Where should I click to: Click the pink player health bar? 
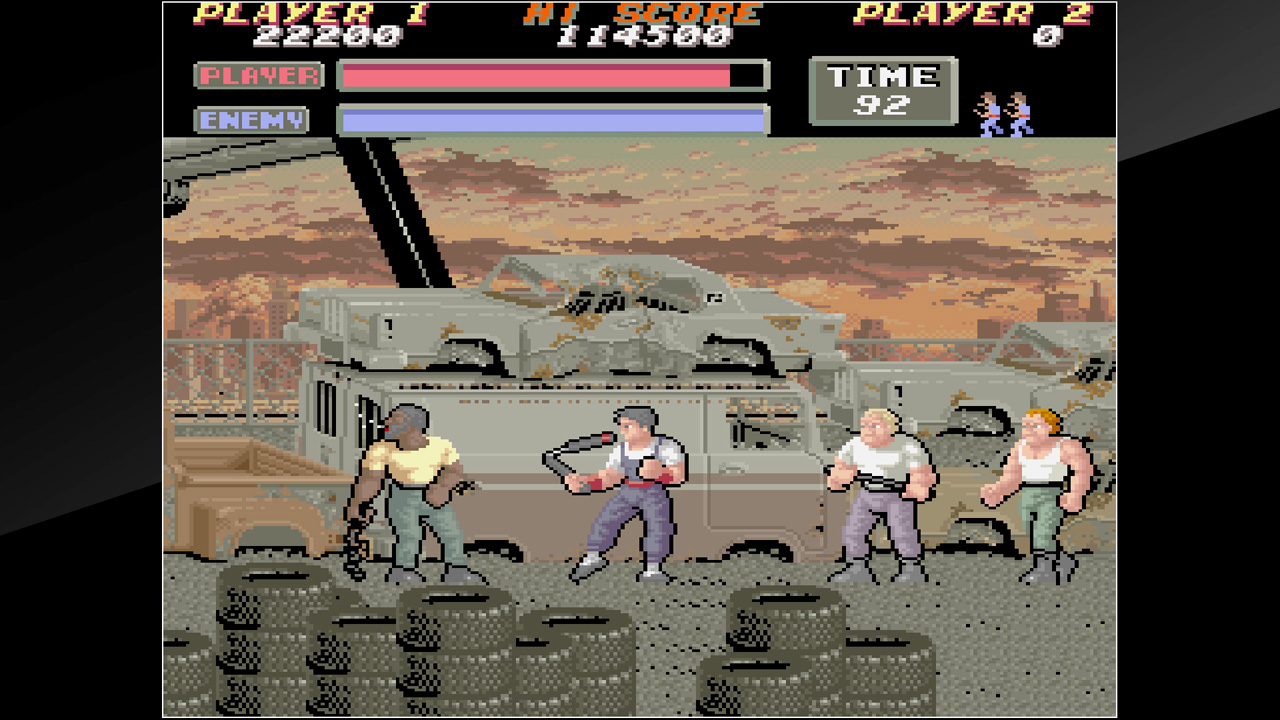[x=530, y=75]
